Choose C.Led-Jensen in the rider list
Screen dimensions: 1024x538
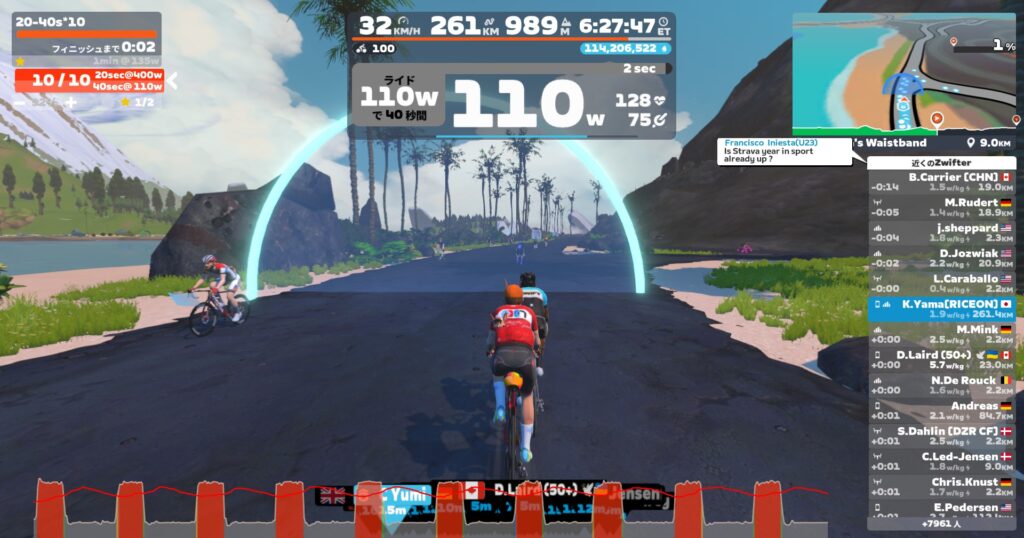point(941,461)
